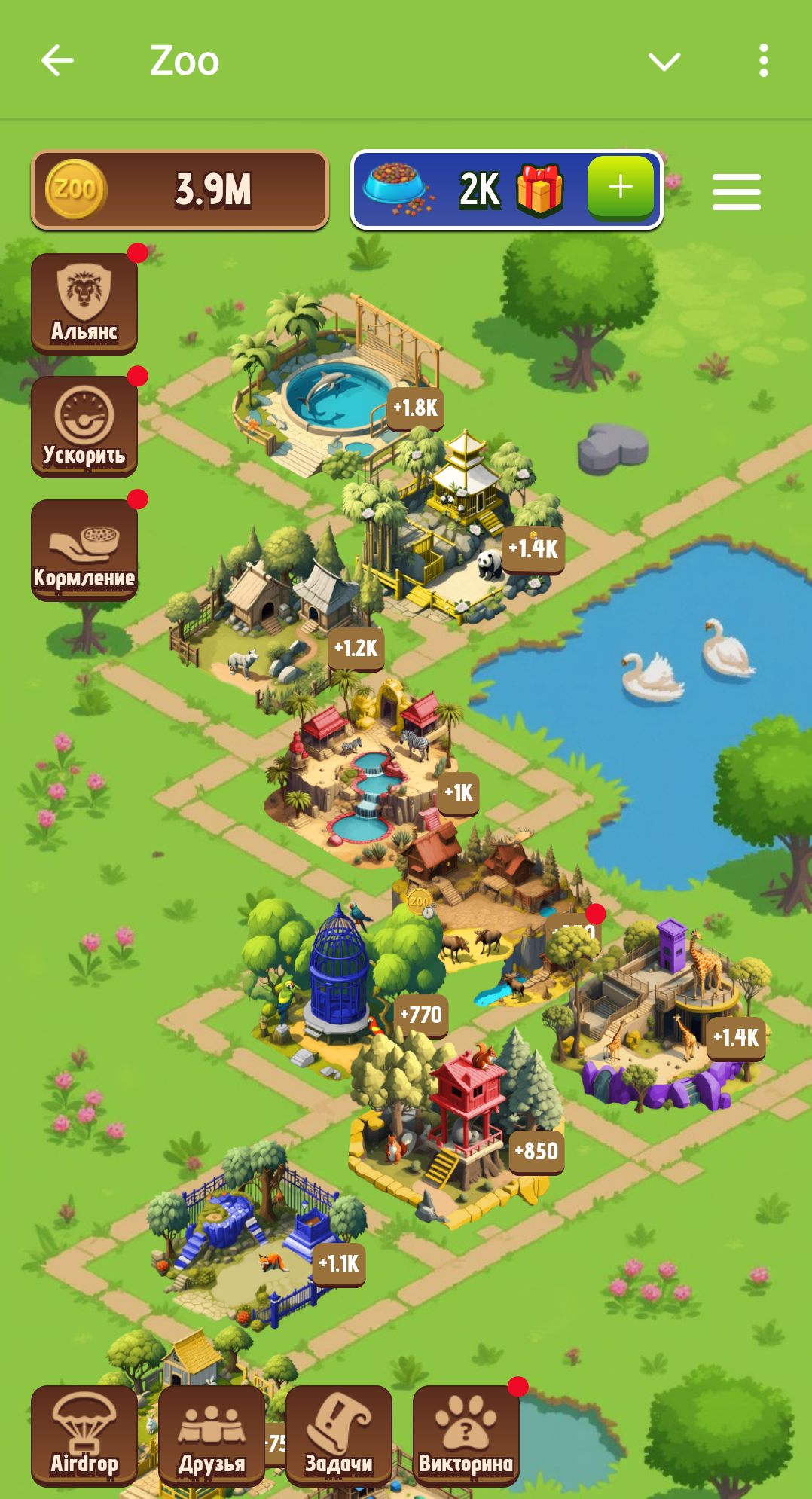The image size is (812, 1499).
Task: Collect +1K from the zebra enclosure
Action: tap(459, 793)
